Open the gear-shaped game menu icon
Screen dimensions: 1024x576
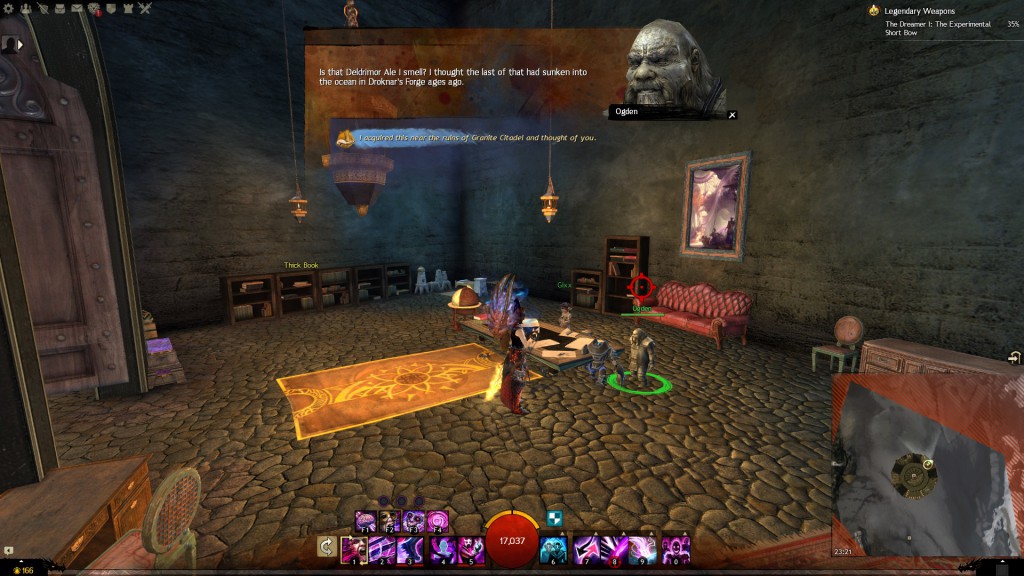coord(7,8)
